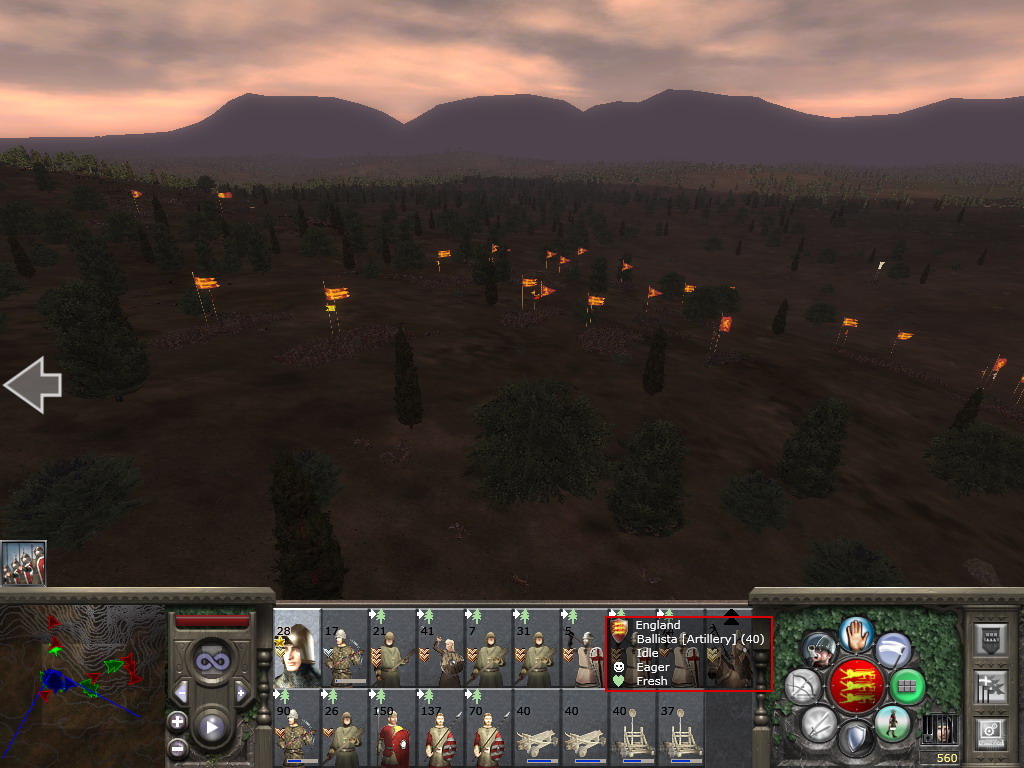The width and height of the screenshot is (1024, 768).
Task: Click the infinity symbol speed button
Action: click(210, 661)
